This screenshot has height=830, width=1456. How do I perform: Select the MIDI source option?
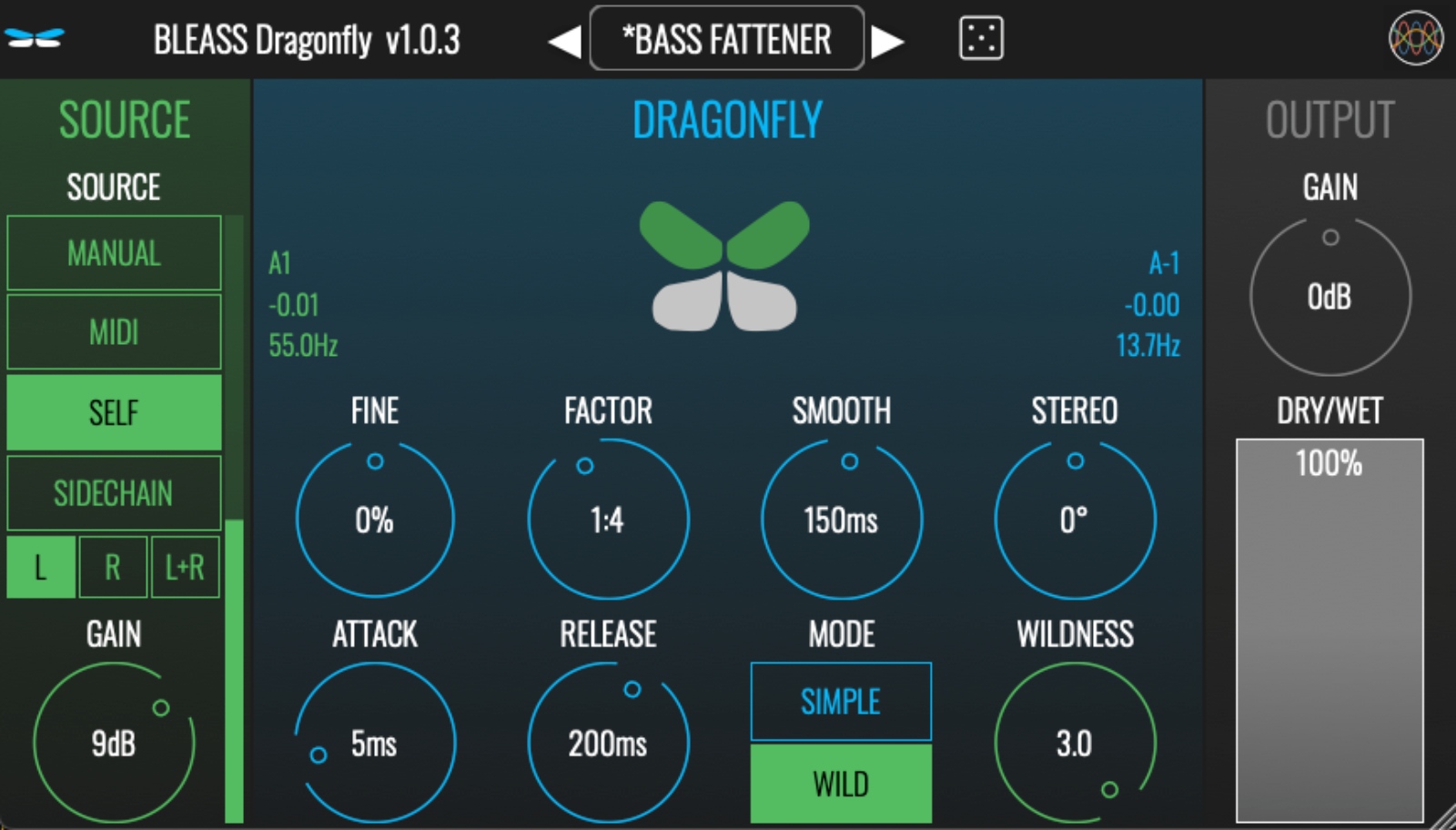114,332
